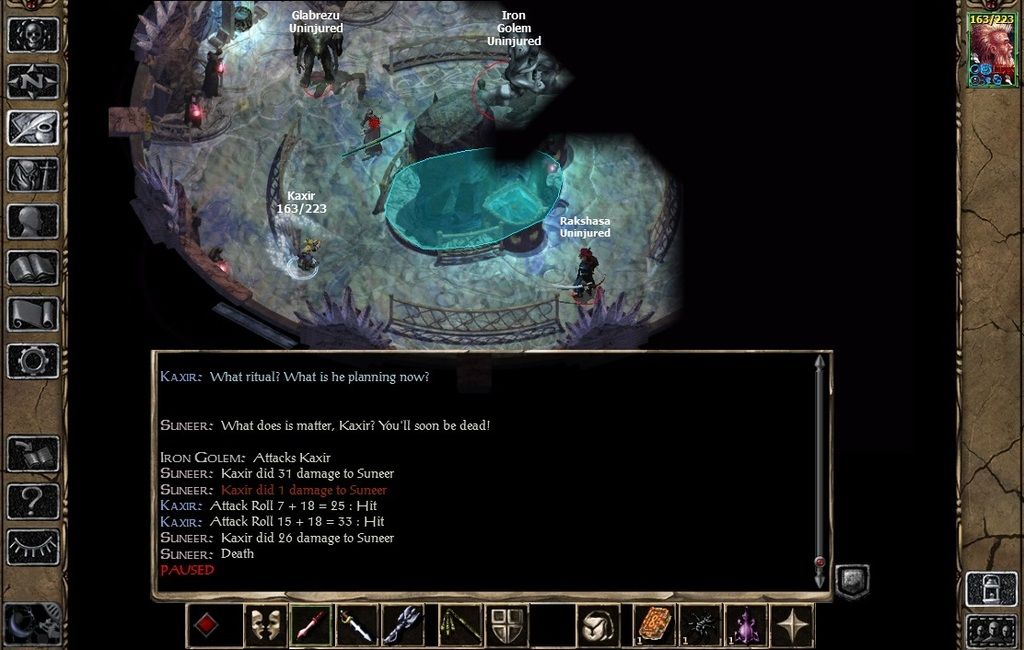Open the character record bust button
The height and width of the screenshot is (650, 1024).
(33, 220)
